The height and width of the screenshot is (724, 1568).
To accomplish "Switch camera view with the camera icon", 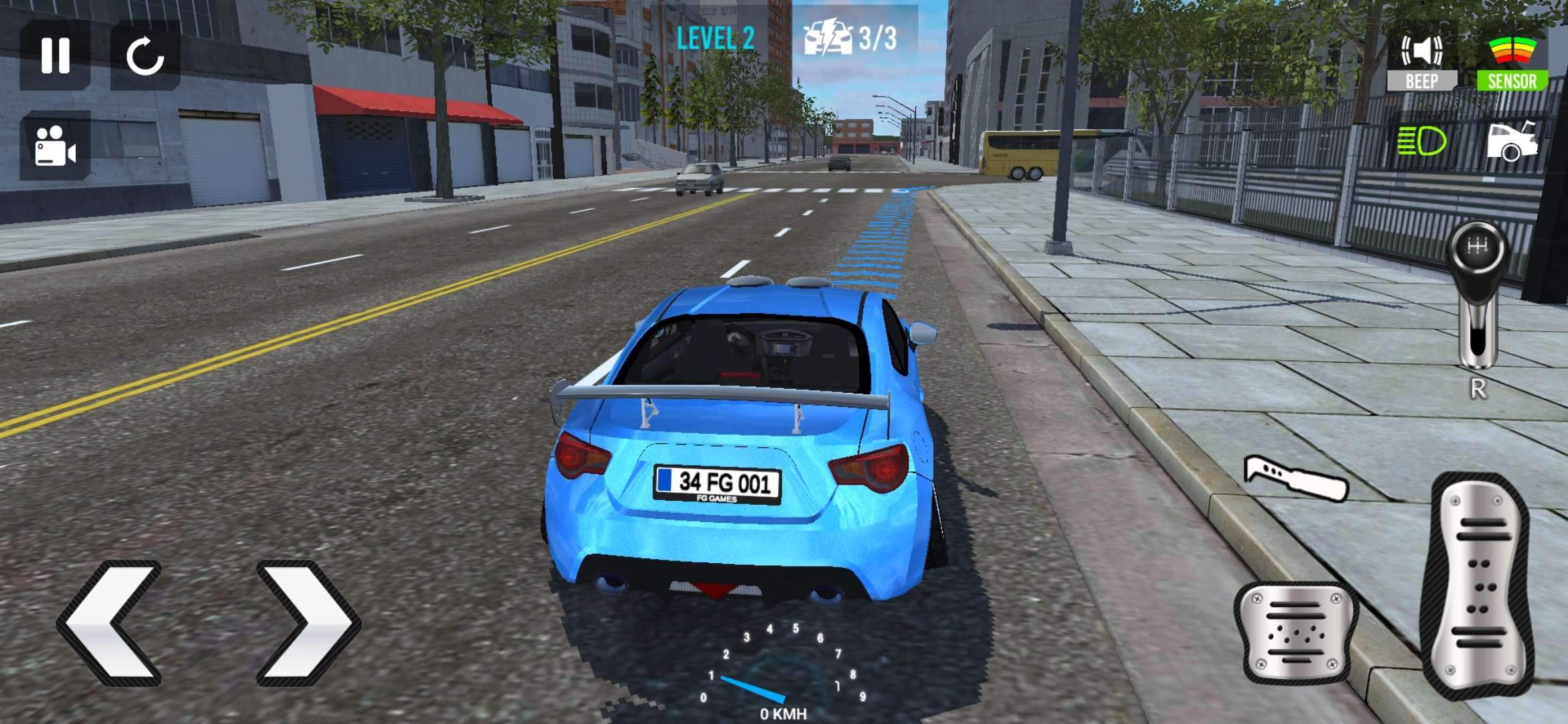I will (x=55, y=145).
